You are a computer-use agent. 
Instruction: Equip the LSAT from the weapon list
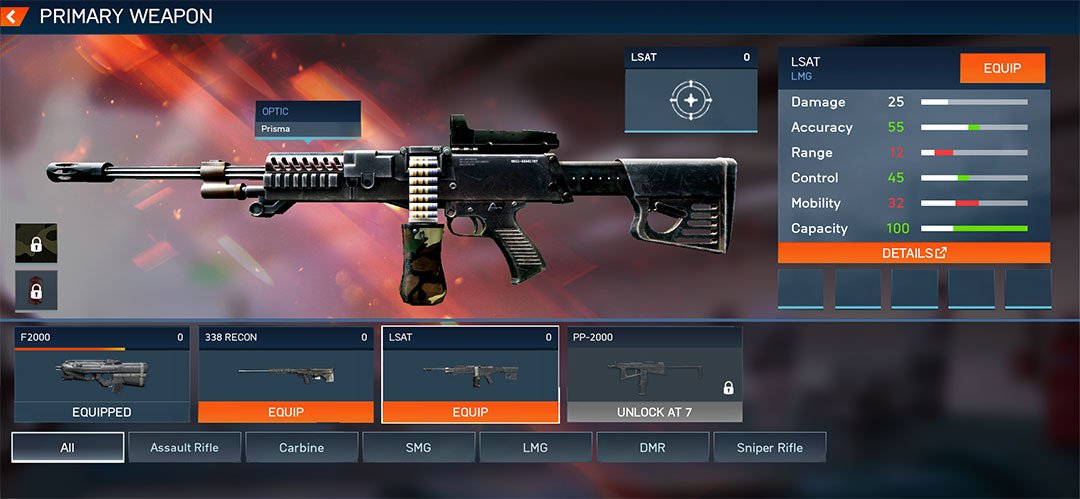click(x=470, y=412)
